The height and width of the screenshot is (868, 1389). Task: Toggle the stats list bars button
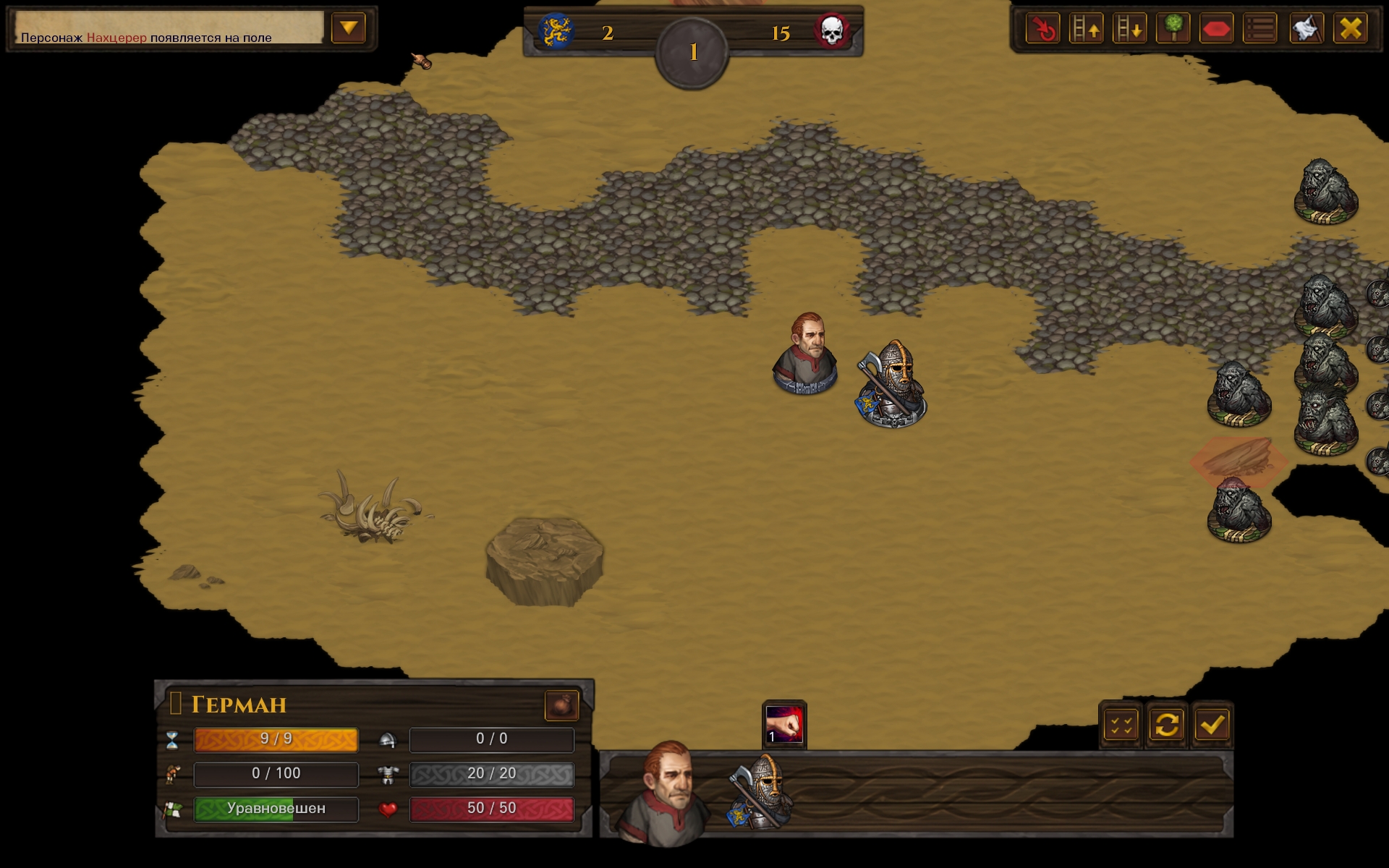click(x=1260, y=29)
